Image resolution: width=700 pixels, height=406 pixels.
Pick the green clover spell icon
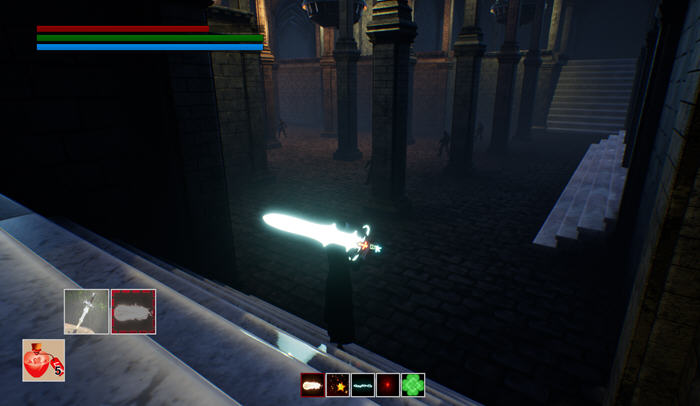point(413,385)
